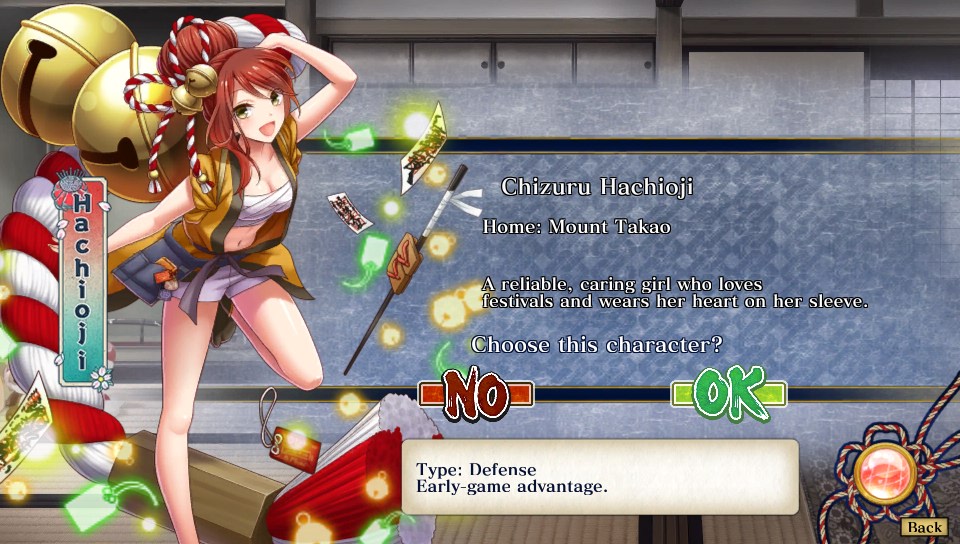Decline this character with NO

click(x=476, y=394)
